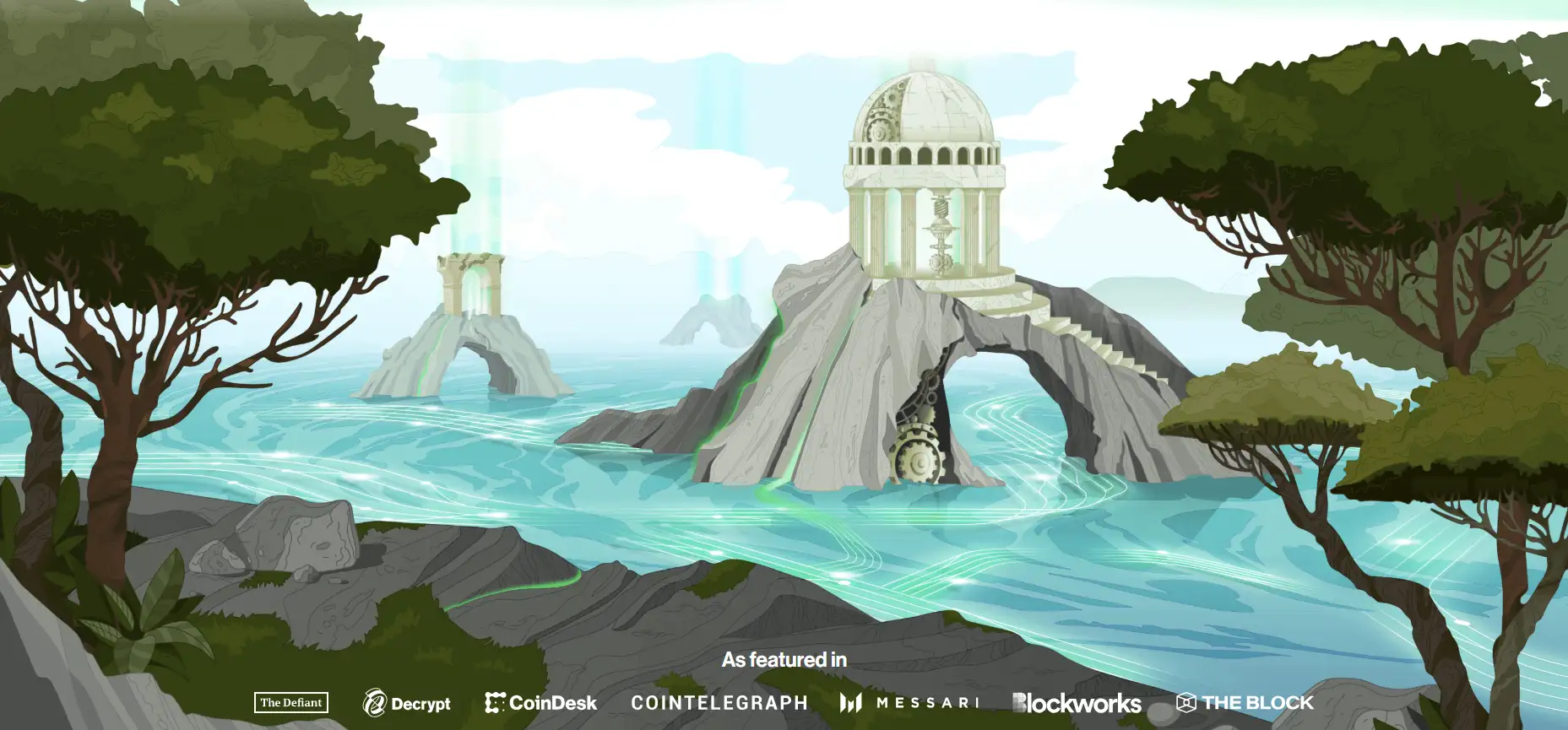This screenshot has width=1568, height=730.
Task: Open The Block logo link
Action: (1245, 702)
